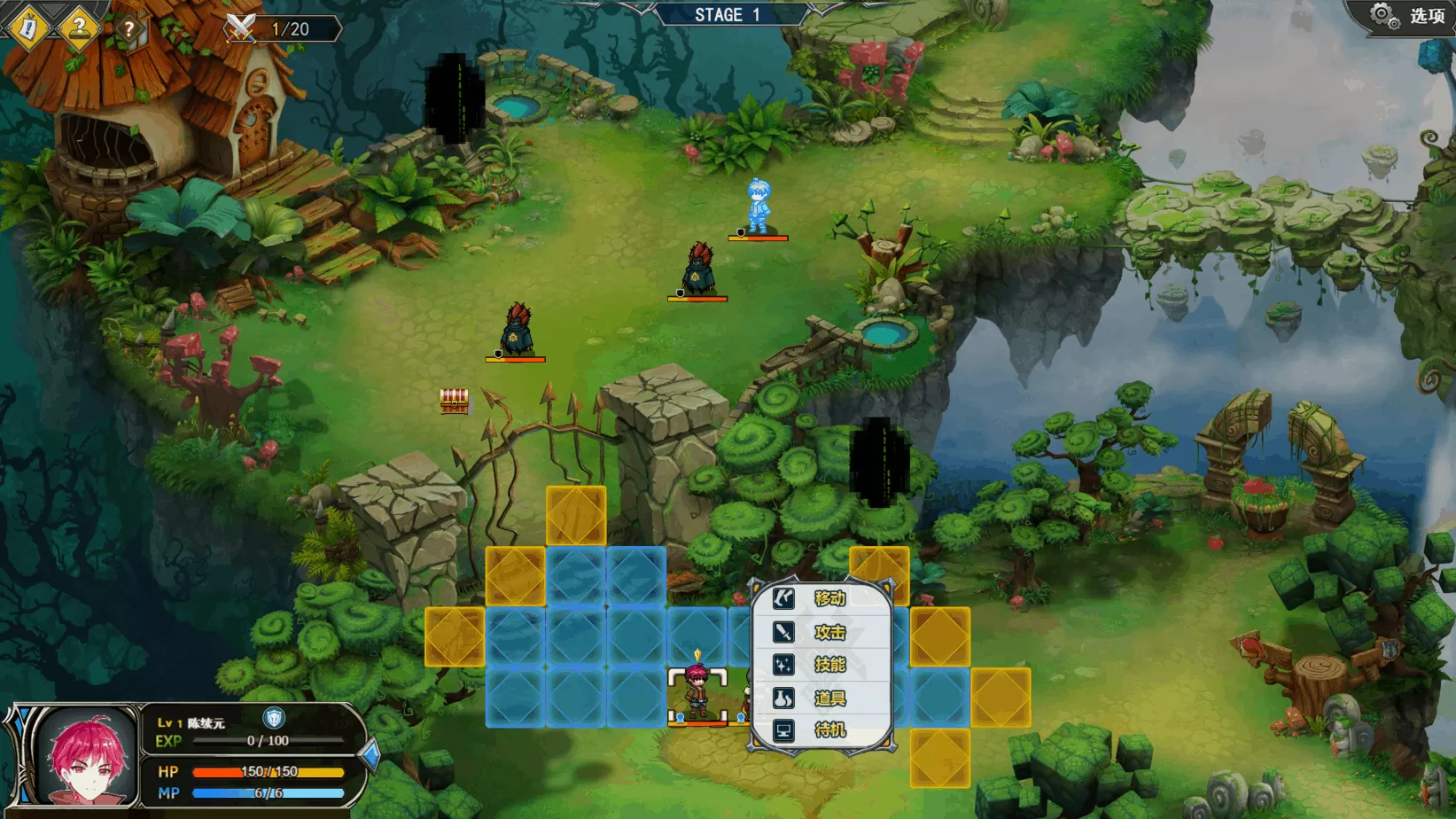Viewport: 1456px width, 819px height.
Task: Click the blue shield icon beside the hero's name
Action: coord(274,718)
